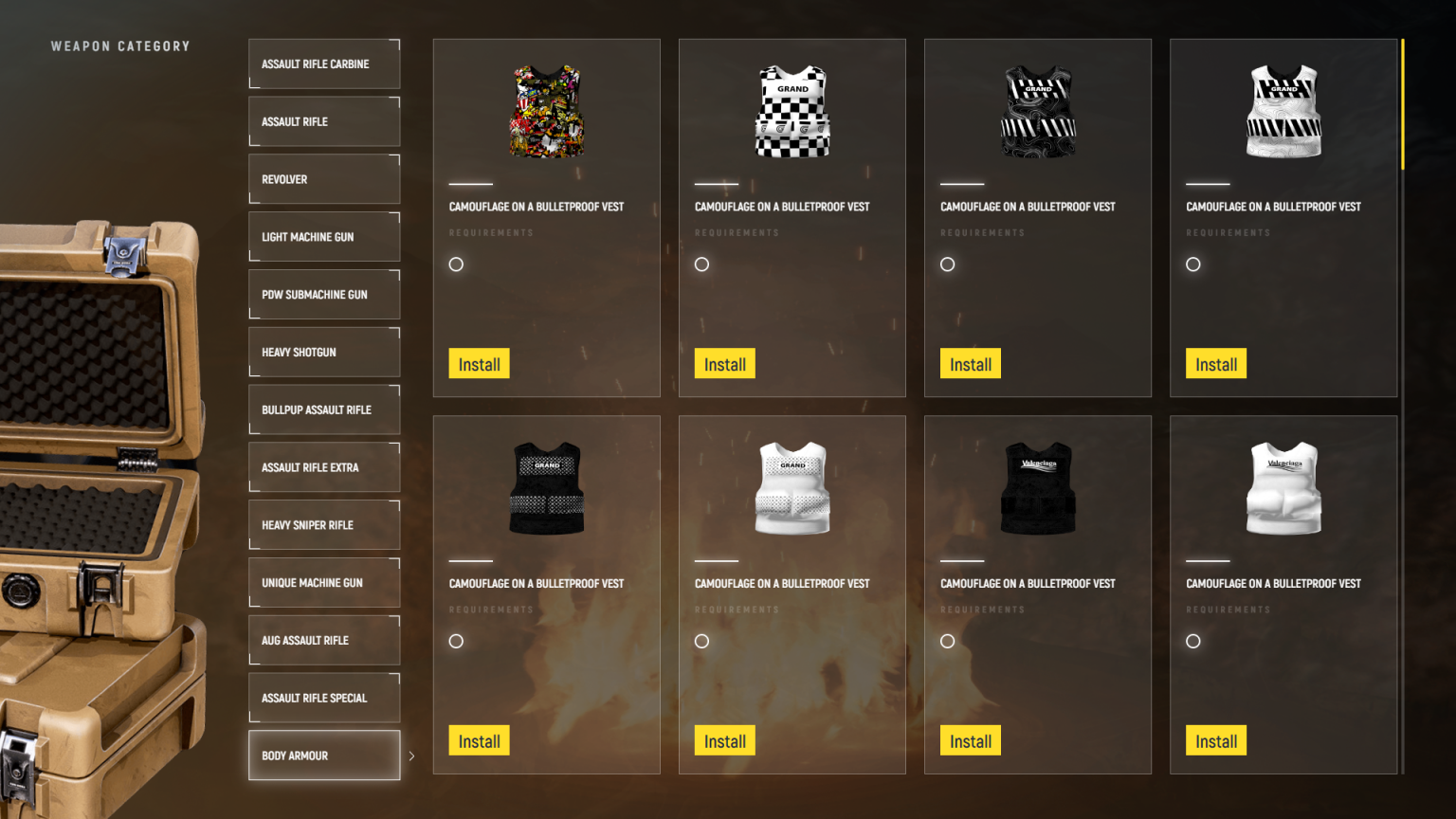The width and height of the screenshot is (1456, 819).
Task: Select the white Valenciaga vest
Action: pos(1283,486)
